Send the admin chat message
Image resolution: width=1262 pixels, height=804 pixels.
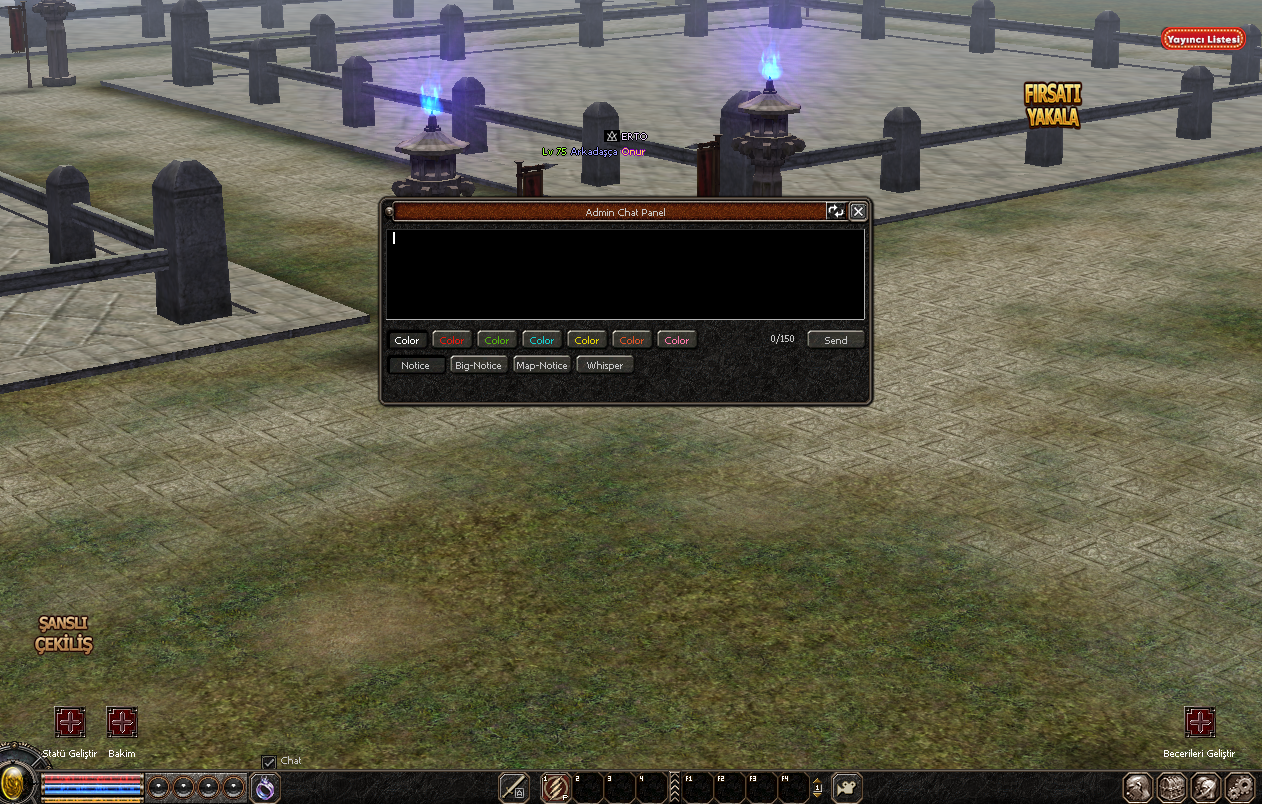[x=835, y=340]
